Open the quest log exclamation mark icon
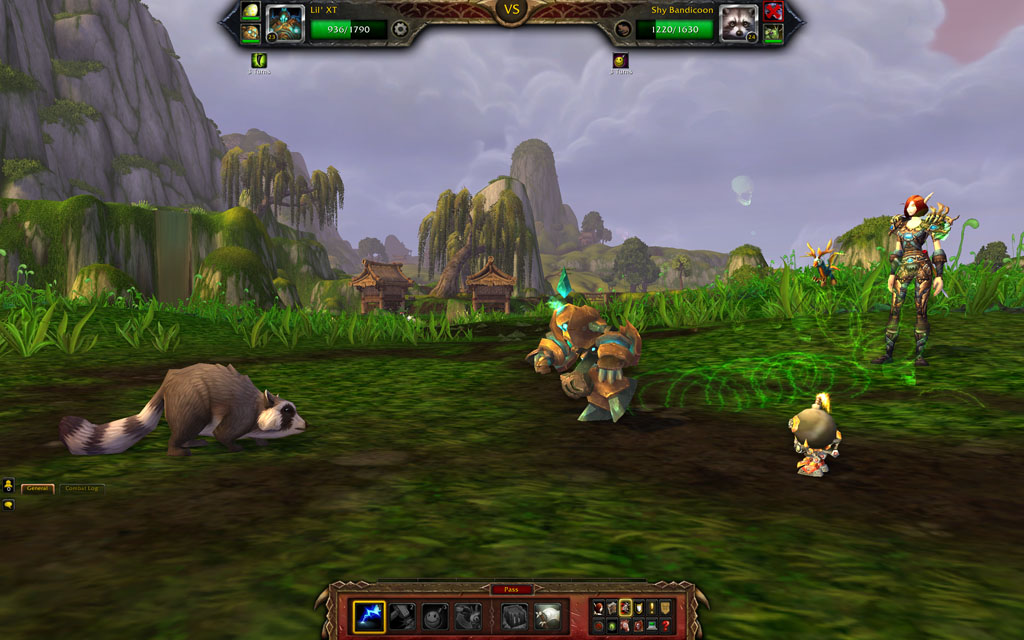 coord(653,607)
